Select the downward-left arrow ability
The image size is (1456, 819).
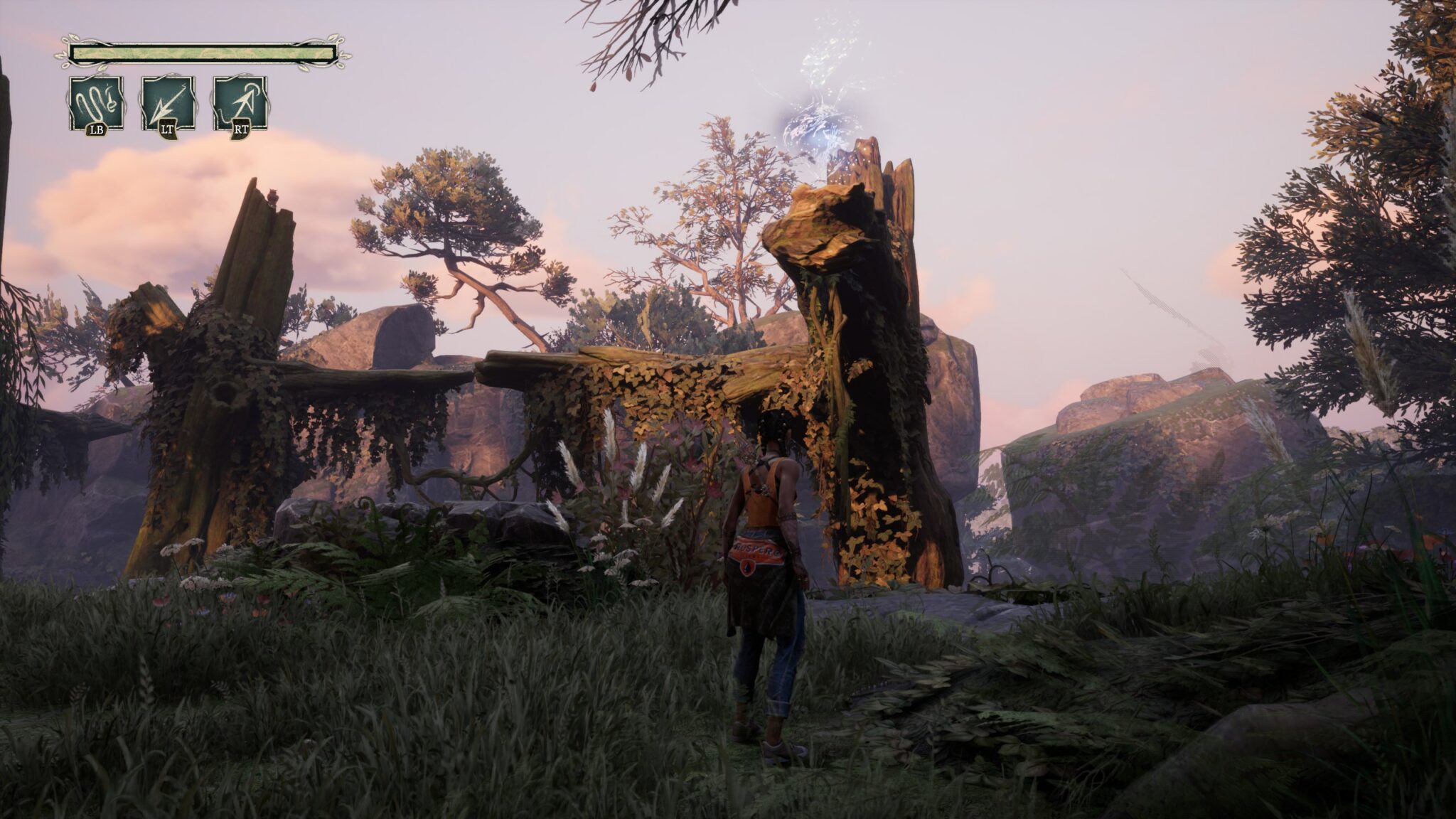[x=168, y=103]
